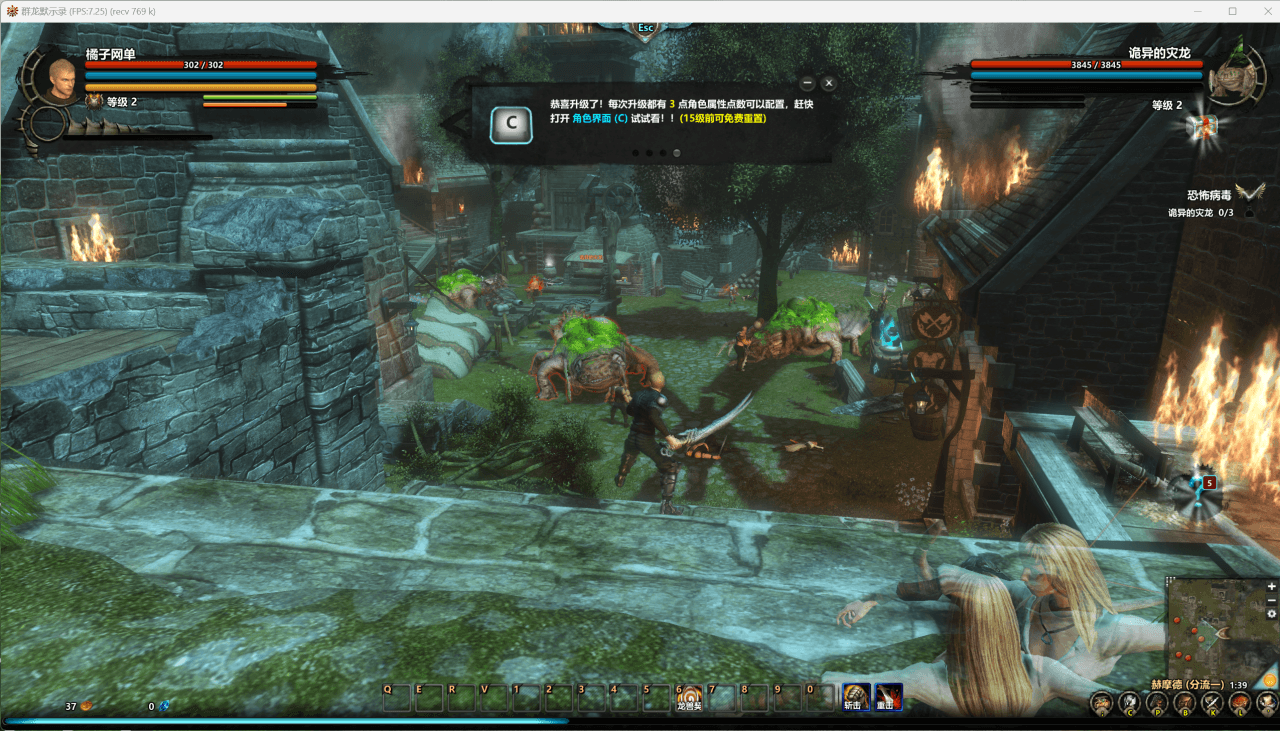Click the orange button at minimap corner
Viewport: 1280px width, 731px height.
1270,681
